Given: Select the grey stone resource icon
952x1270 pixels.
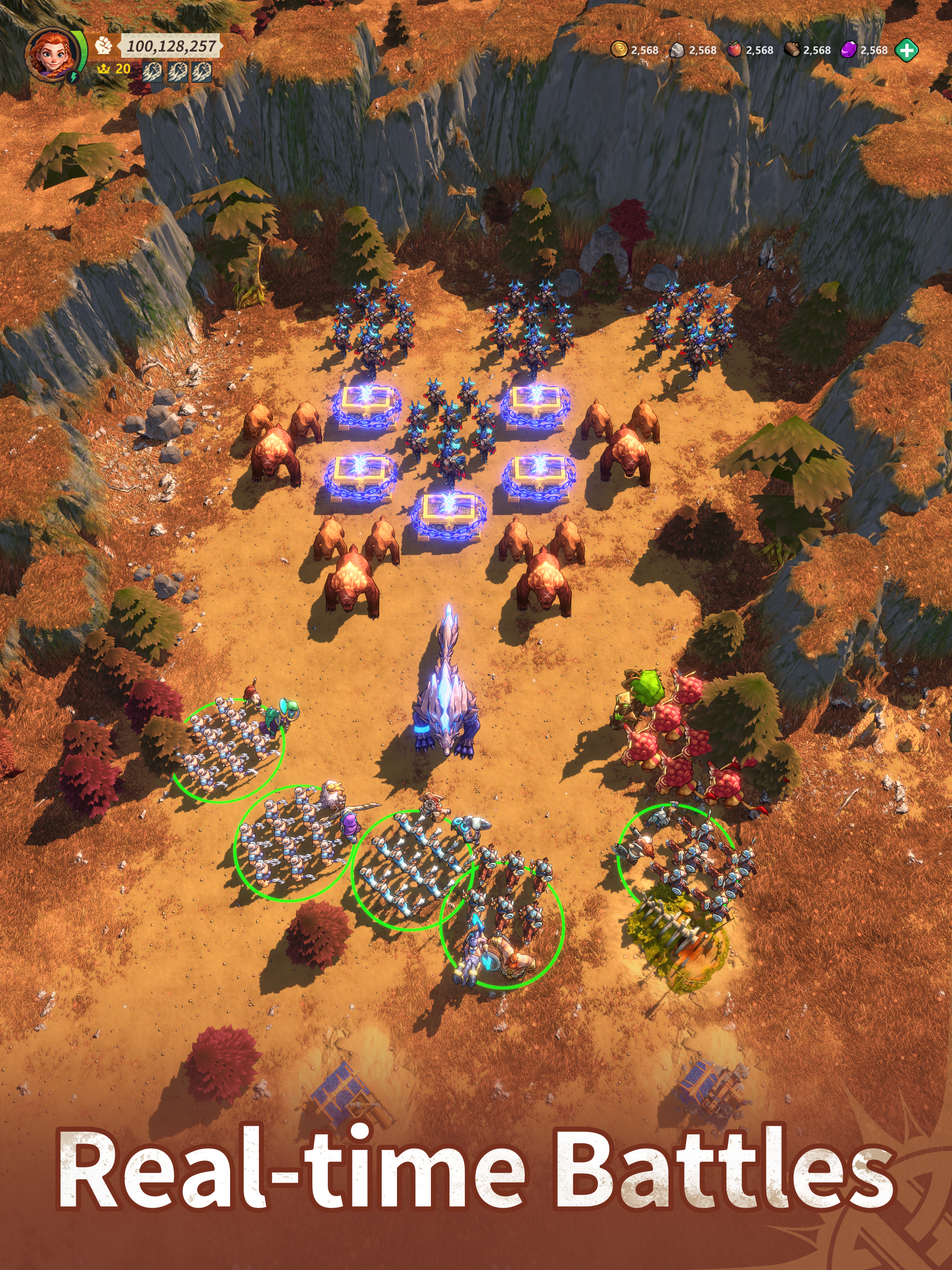Looking at the screenshot, I should [677, 51].
